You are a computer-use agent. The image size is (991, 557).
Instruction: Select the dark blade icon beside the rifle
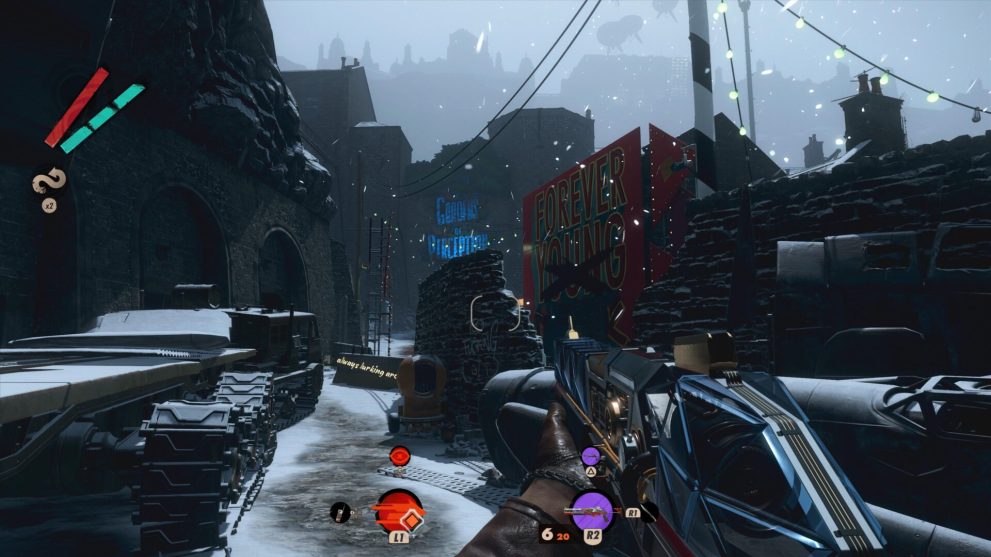pyautogui.click(x=648, y=511)
